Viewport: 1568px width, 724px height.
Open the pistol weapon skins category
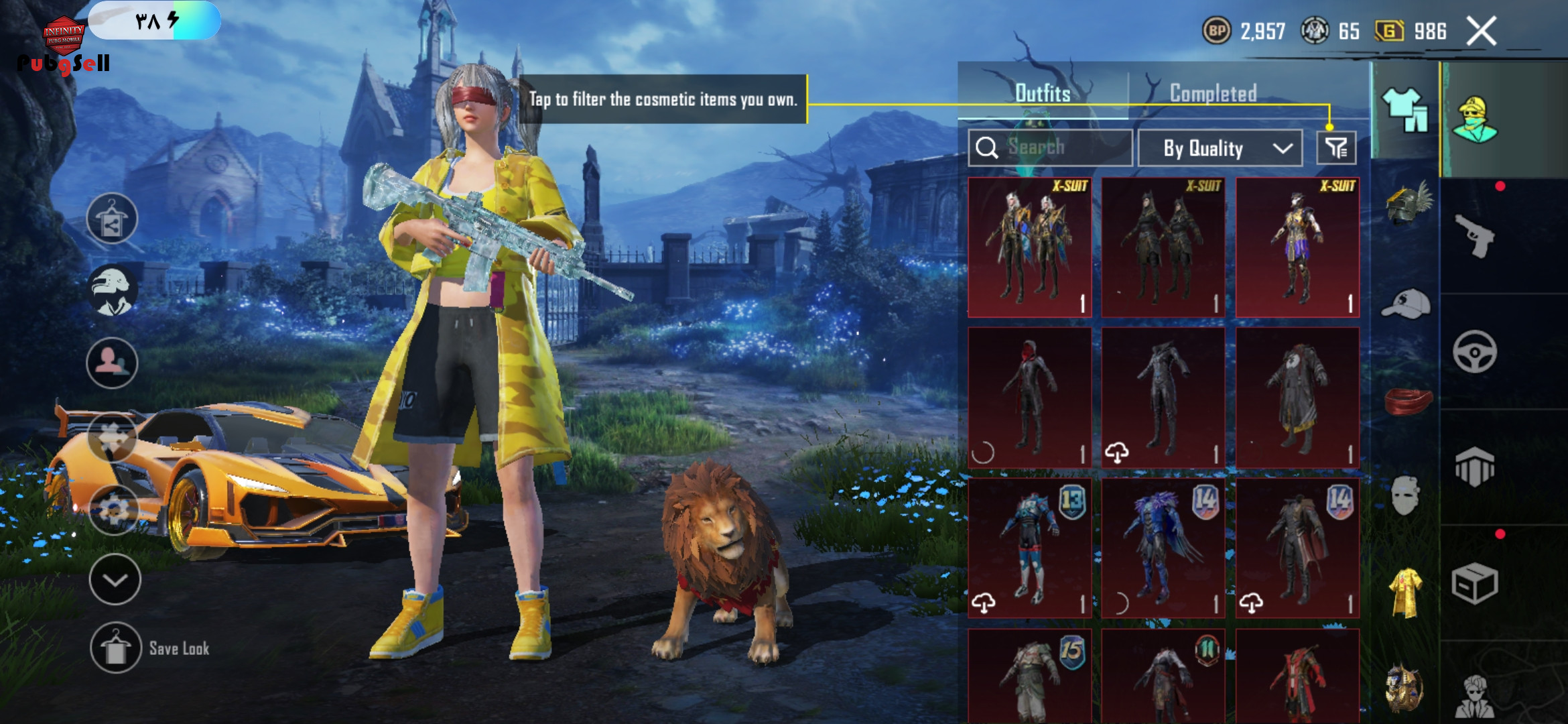[1475, 235]
